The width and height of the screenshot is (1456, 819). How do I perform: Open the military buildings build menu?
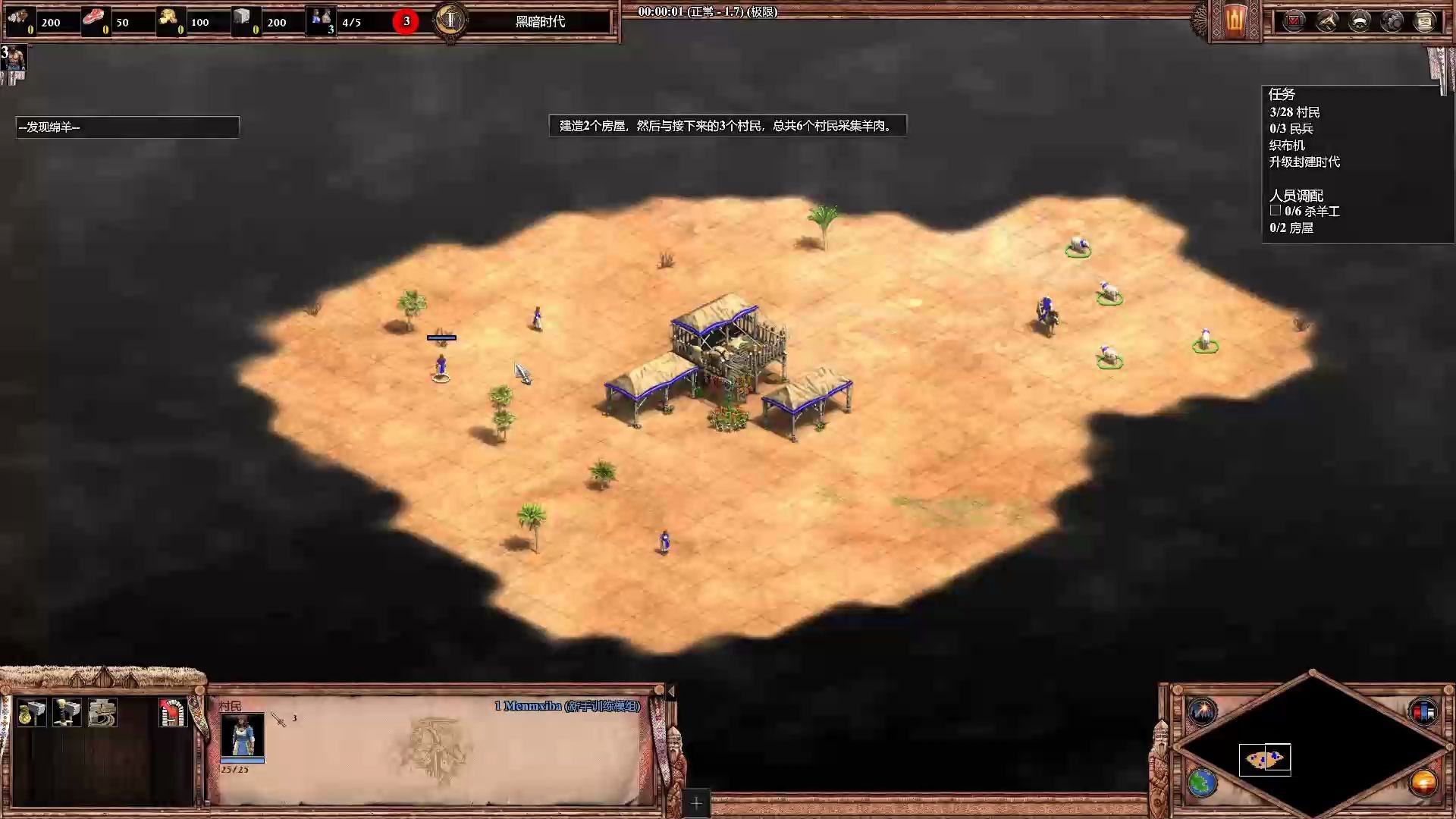pyautogui.click(x=67, y=713)
